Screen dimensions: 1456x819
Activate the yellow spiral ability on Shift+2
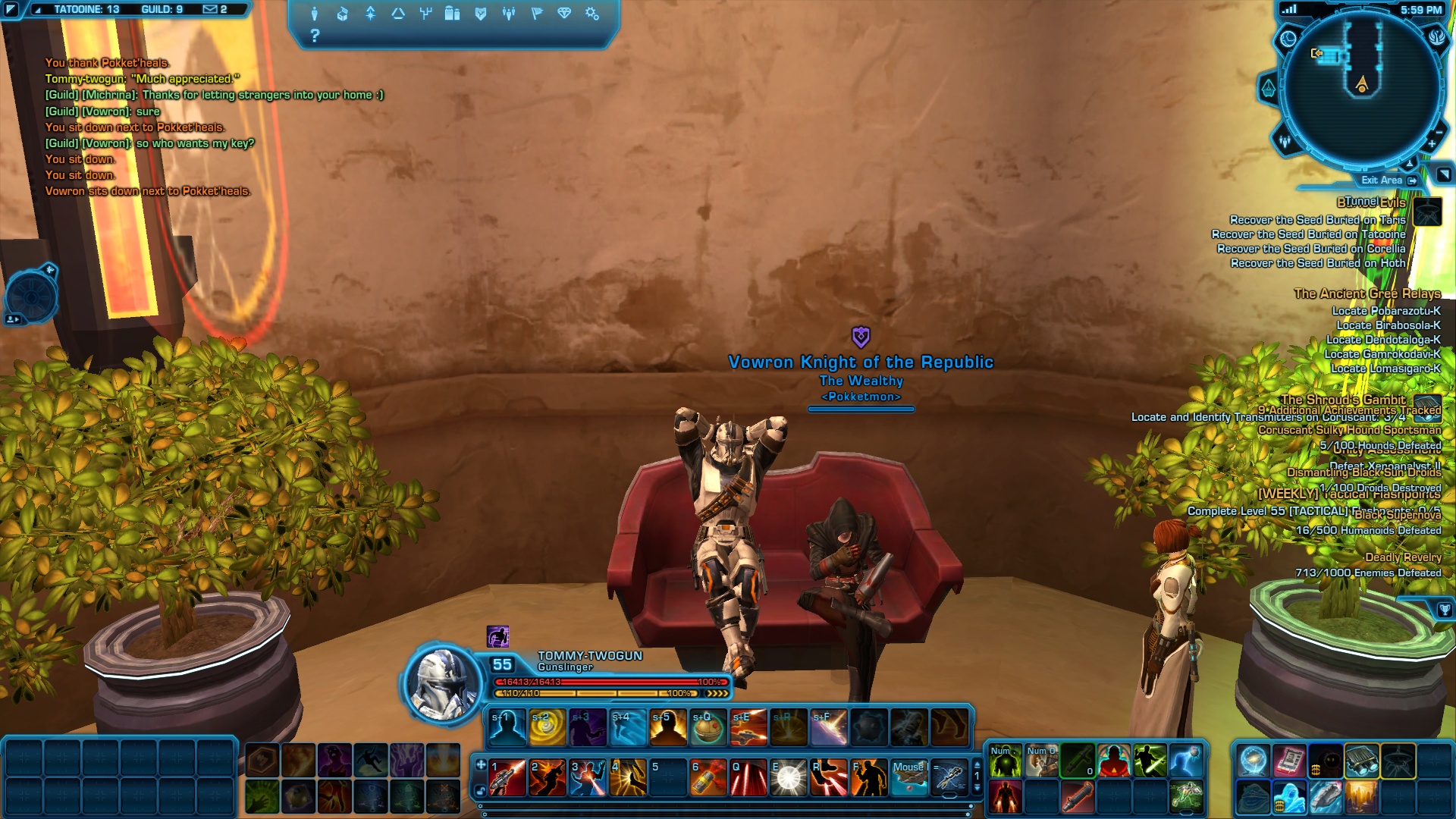click(548, 728)
